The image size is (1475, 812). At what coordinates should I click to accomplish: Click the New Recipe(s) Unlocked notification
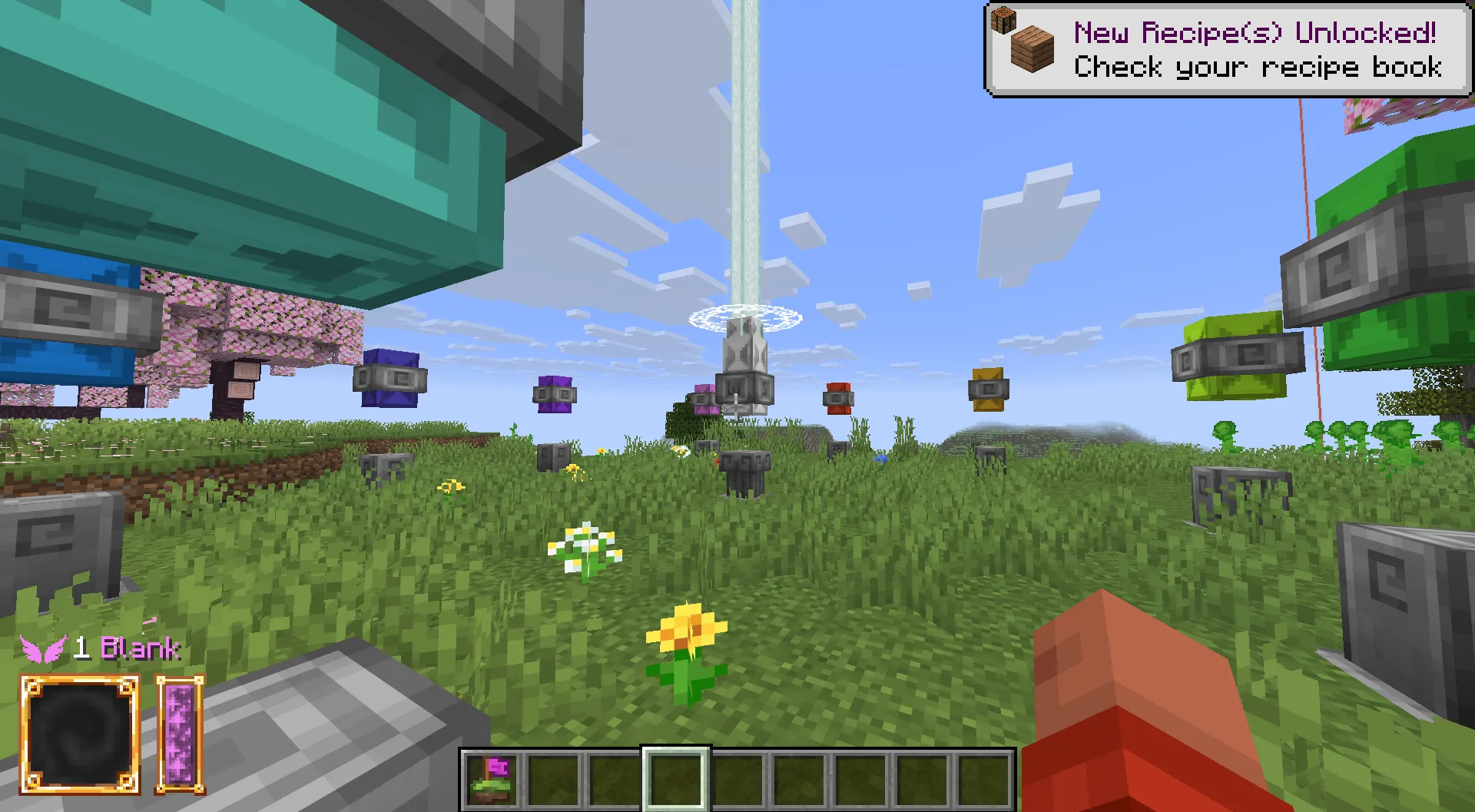1227,50
